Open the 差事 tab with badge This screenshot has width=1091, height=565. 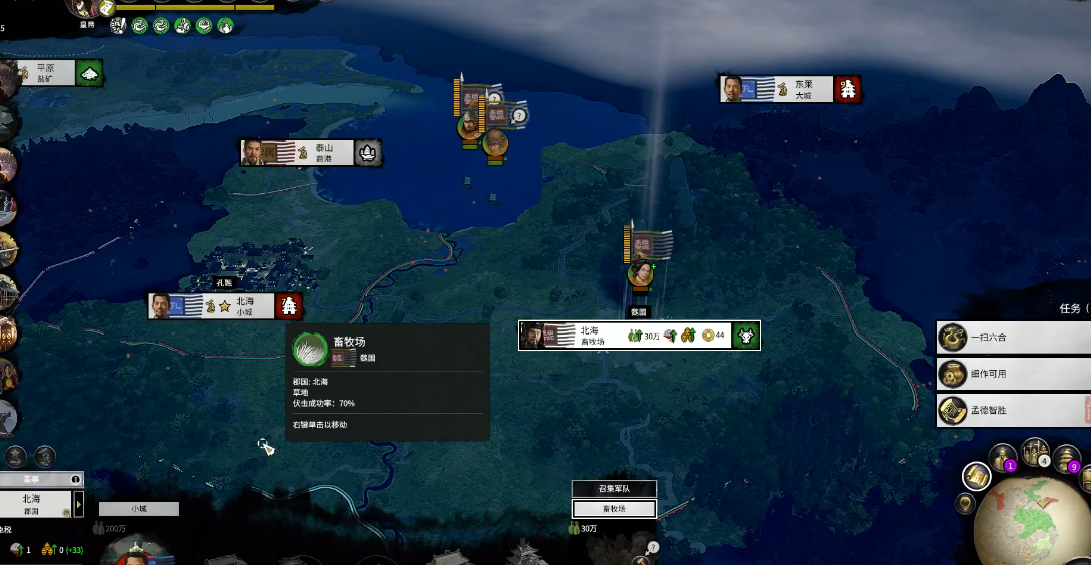(40, 479)
